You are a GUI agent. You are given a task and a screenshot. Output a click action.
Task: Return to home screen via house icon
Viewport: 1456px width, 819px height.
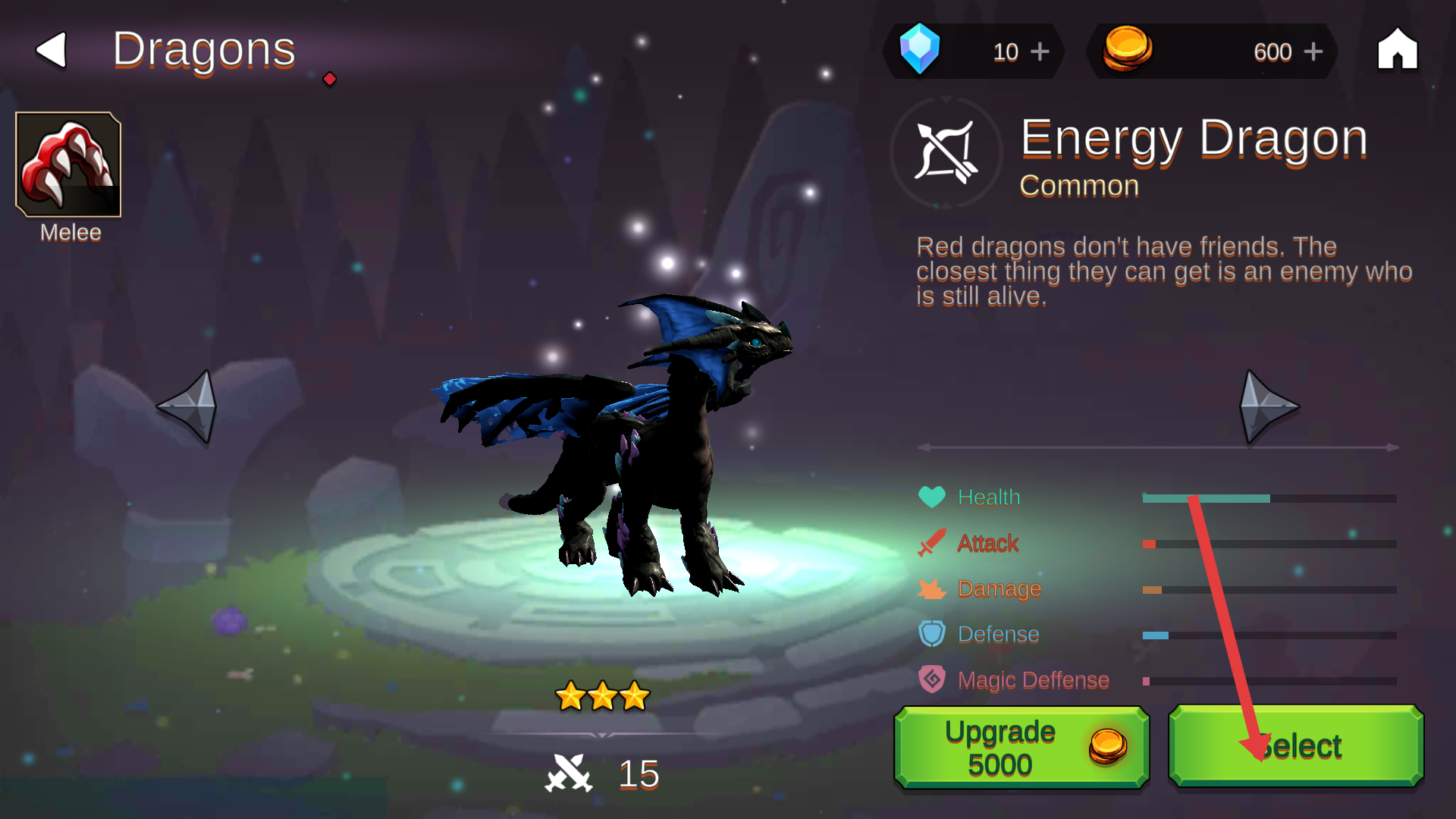coord(1397,50)
